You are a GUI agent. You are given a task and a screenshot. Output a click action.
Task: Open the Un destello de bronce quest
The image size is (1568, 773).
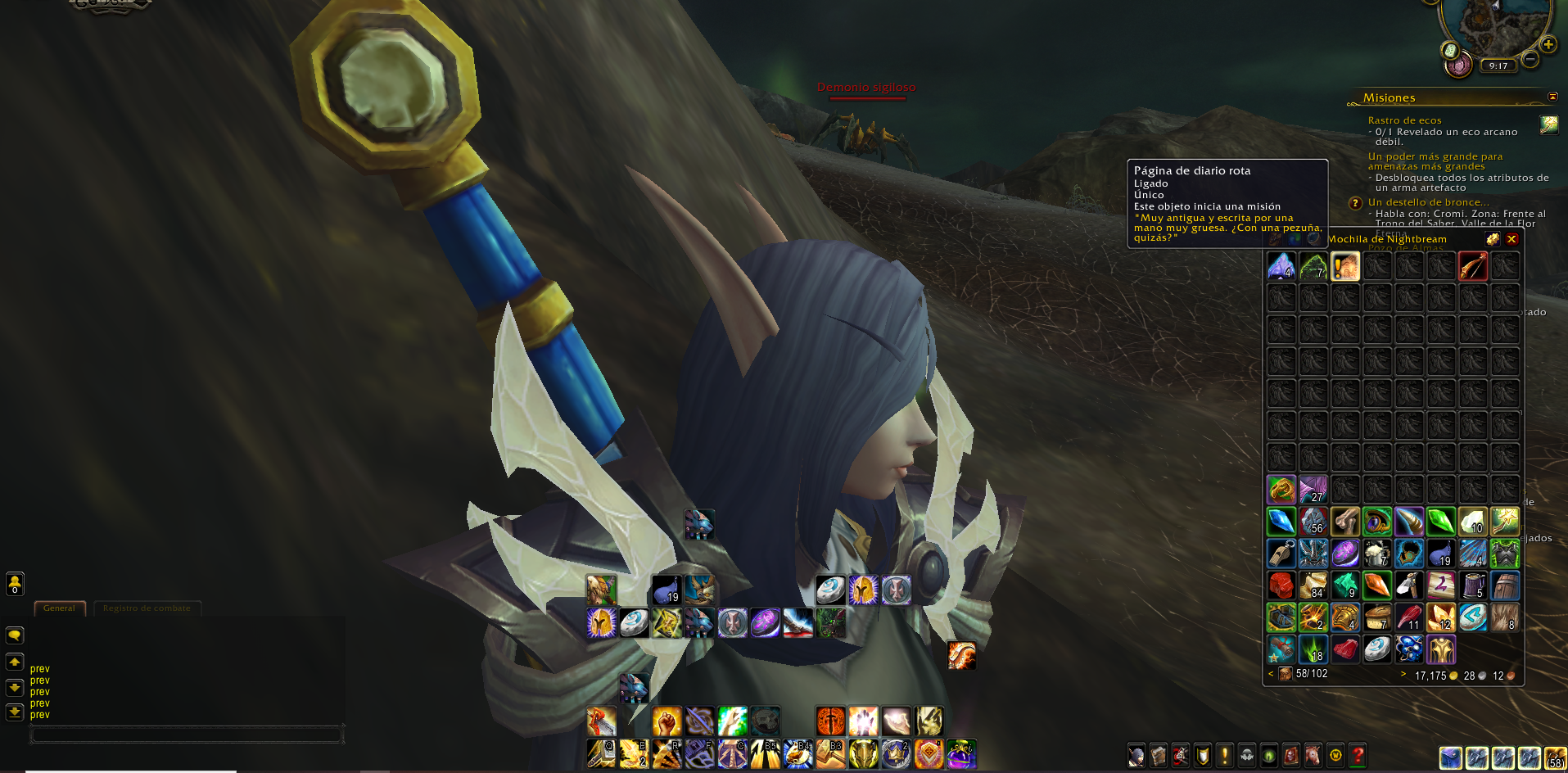click(x=1428, y=202)
